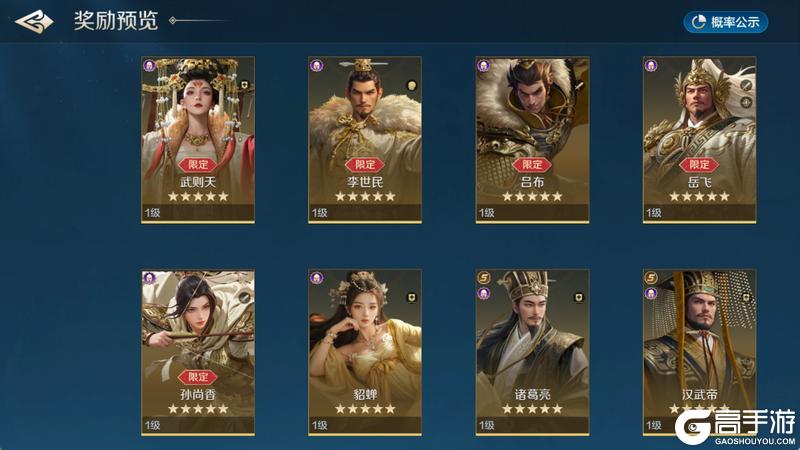Select the 武则天 hero card
800x450 pixels.
(198, 139)
